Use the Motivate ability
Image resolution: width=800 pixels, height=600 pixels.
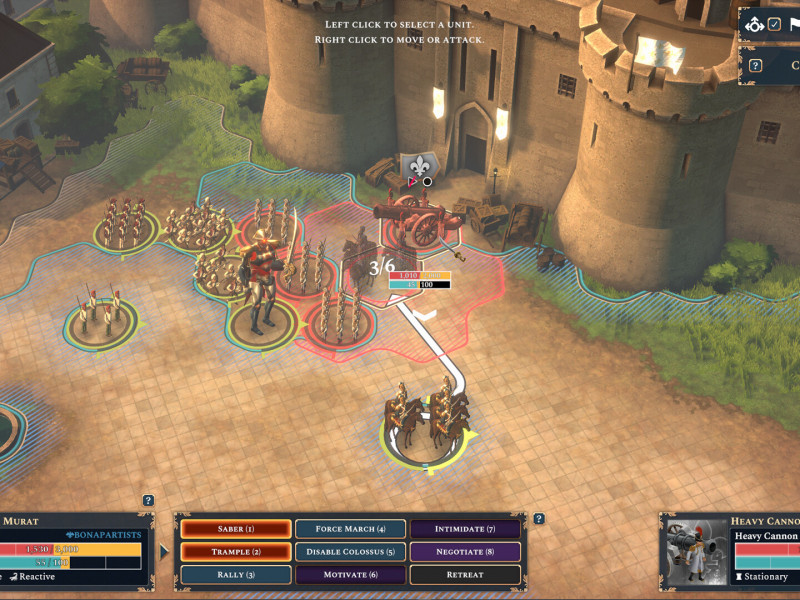[x=350, y=575]
